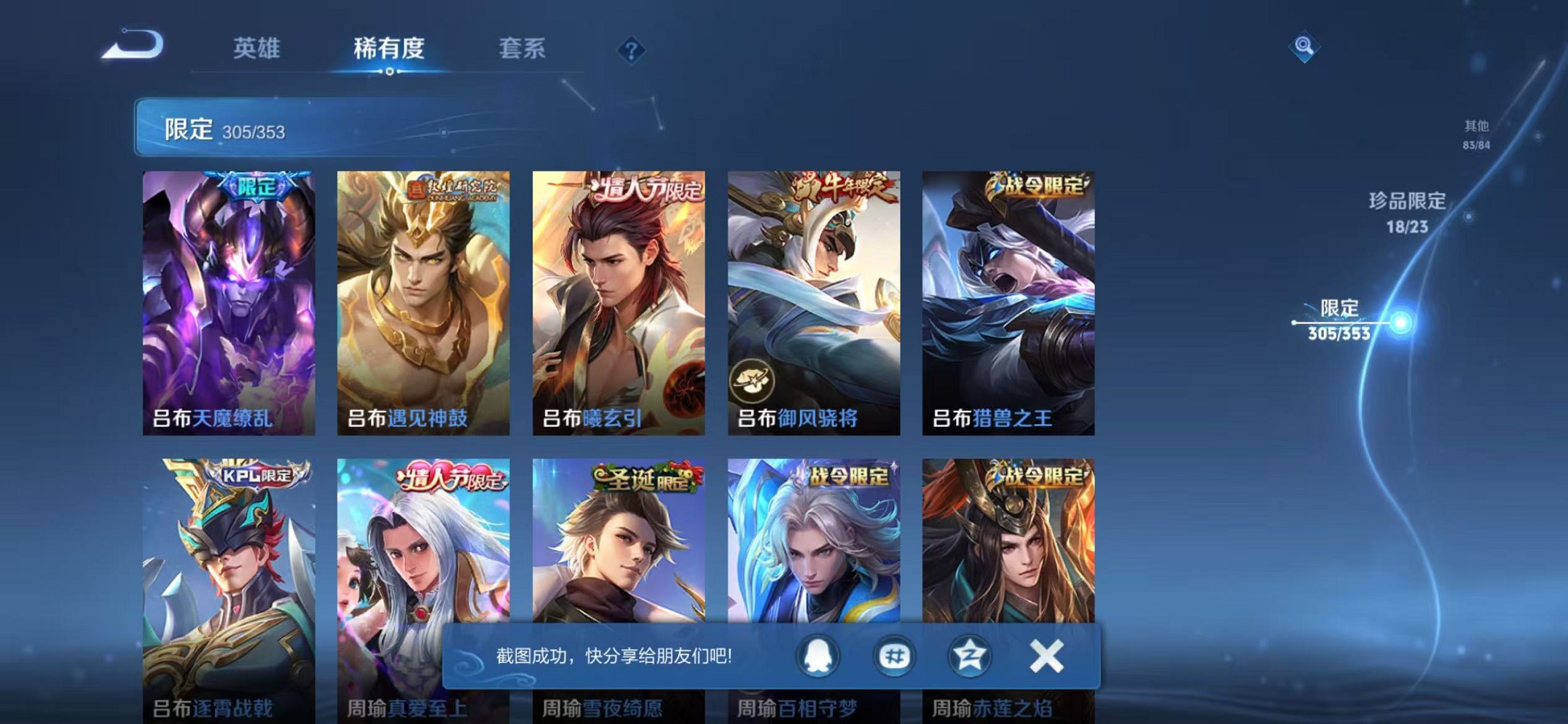
Task: Share to Qzone using the star-Z icon
Action: coord(970,655)
